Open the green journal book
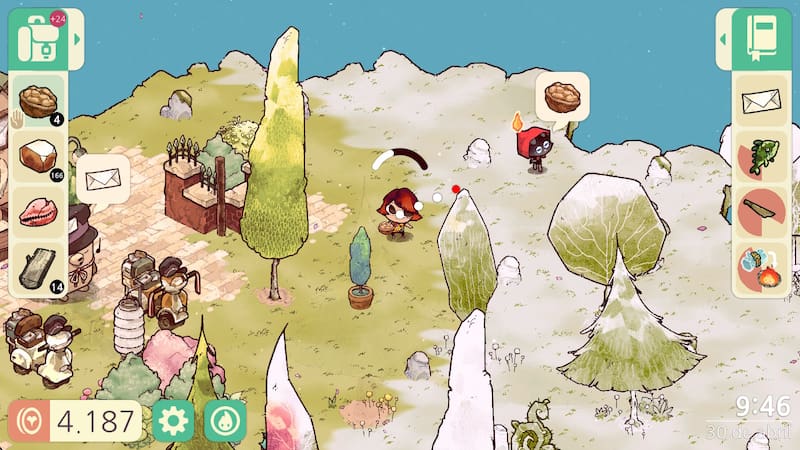800x450 pixels. click(x=761, y=38)
